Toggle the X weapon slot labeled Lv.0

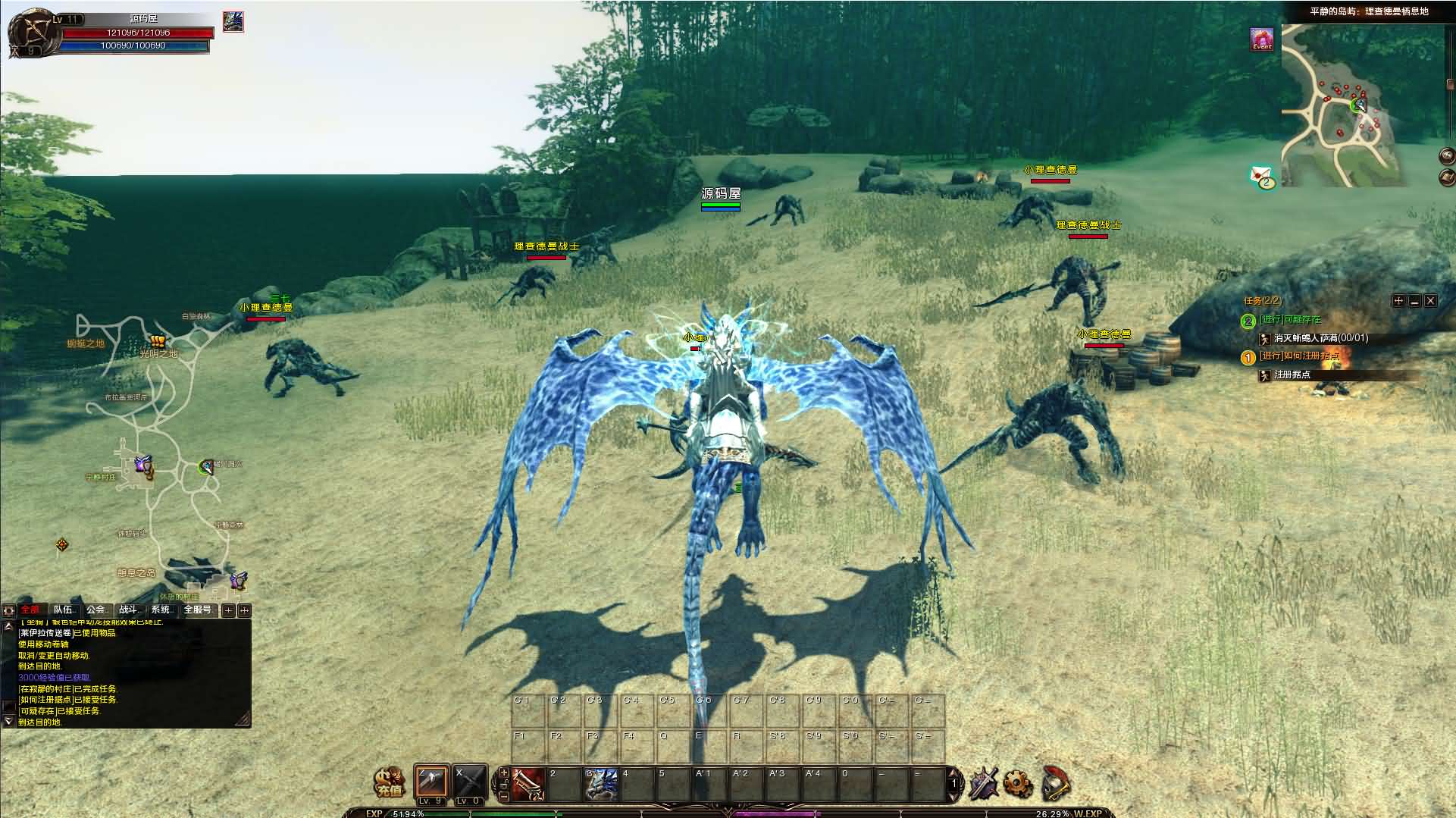(x=470, y=781)
